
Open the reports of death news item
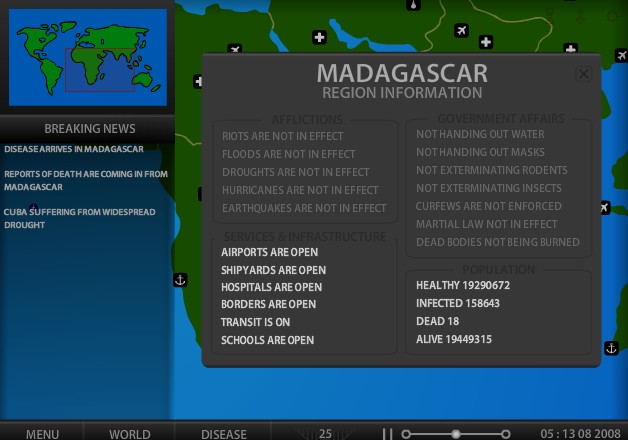pyautogui.click(x=86, y=180)
